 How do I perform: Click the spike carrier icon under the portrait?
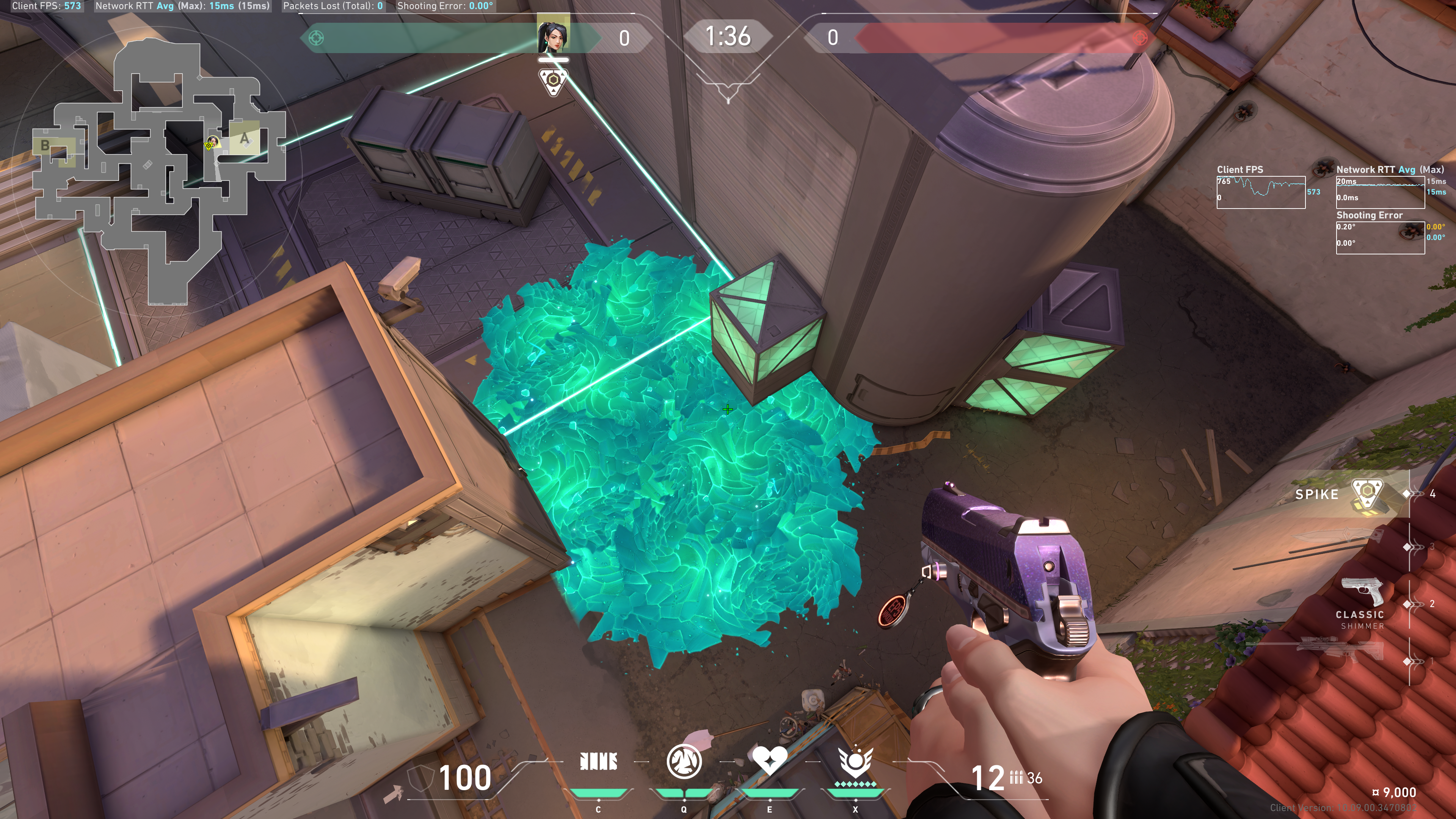[x=553, y=81]
